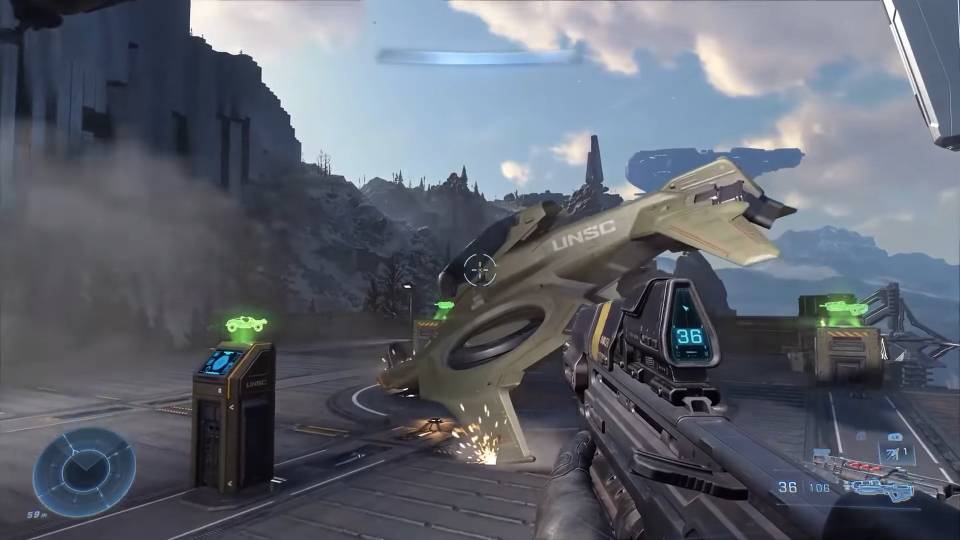Click the circular motion tracker radar
Image resolution: width=960 pixels, height=540 pixels.
click(84, 472)
